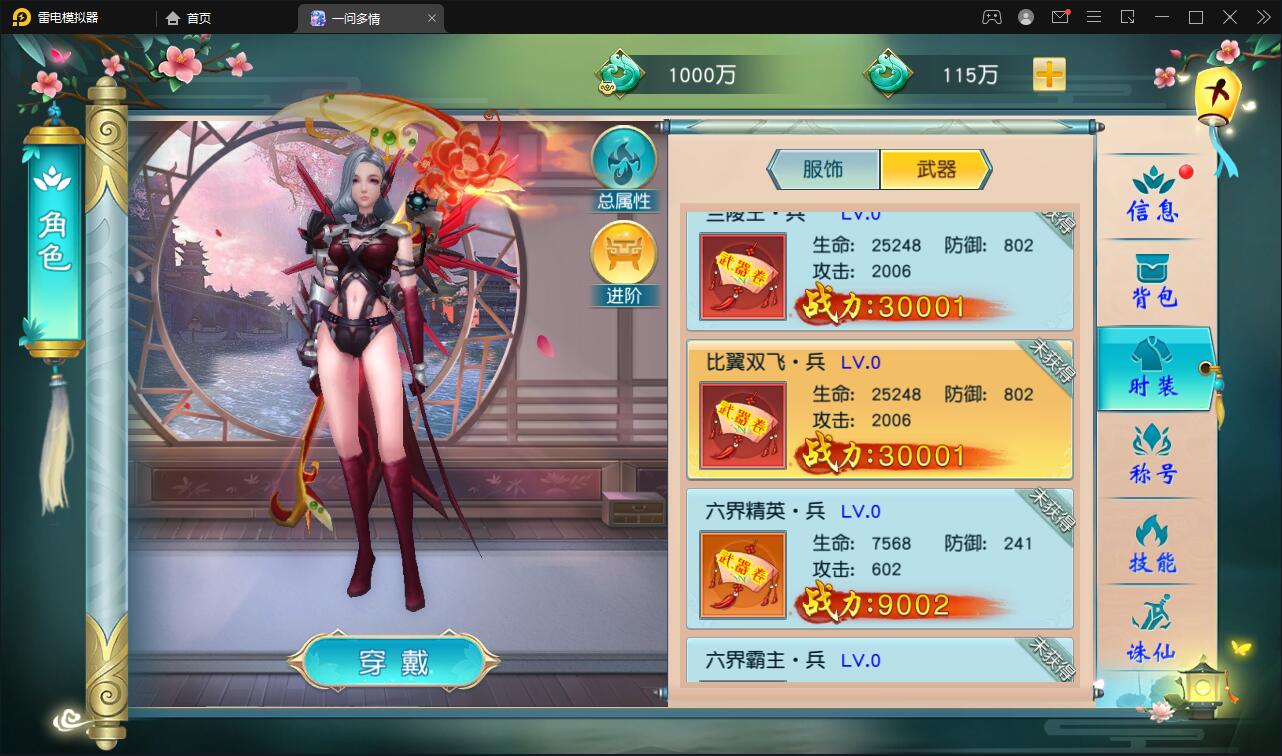Click the yellow plus to recharge currency
The image size is (1282, 756).
[1048, 74]
